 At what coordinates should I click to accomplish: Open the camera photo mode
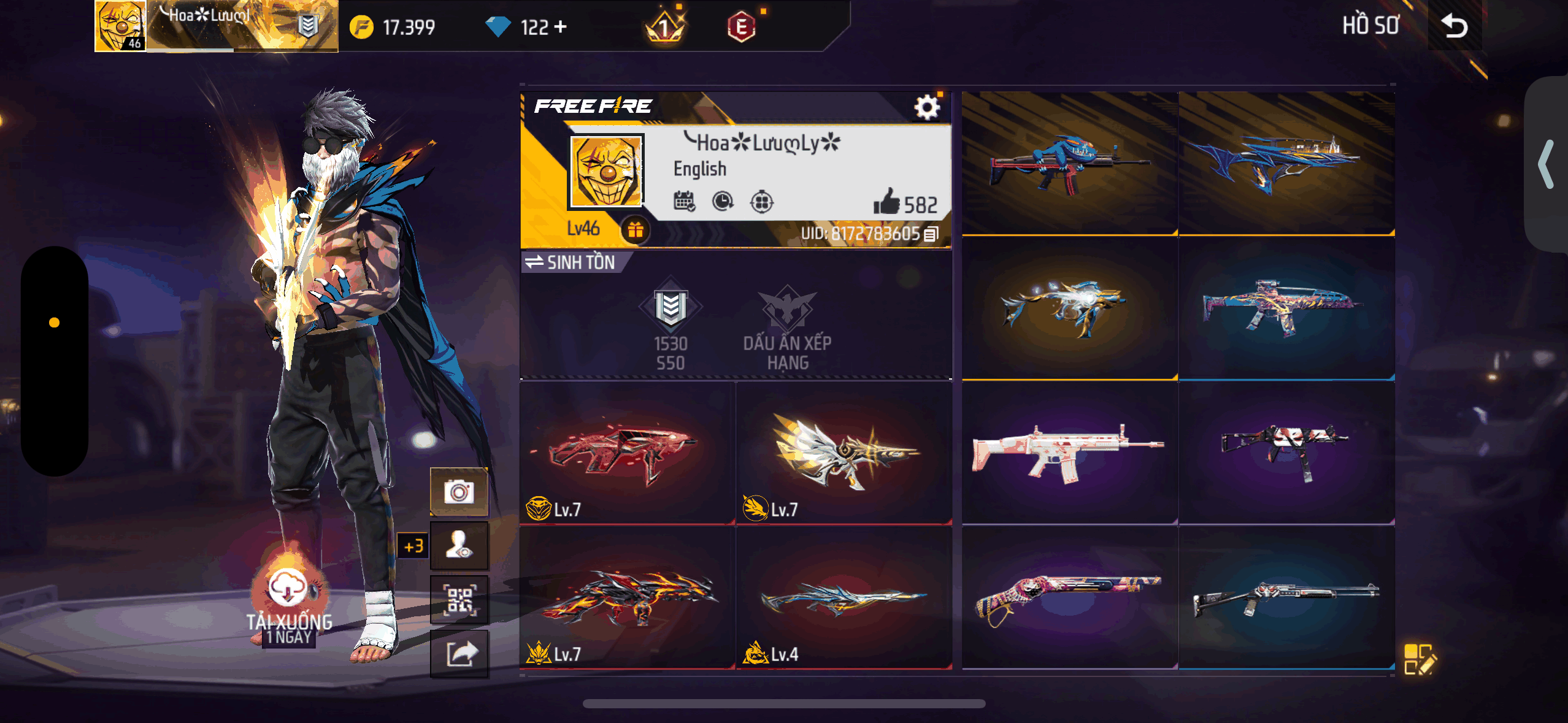coord(459,492)
